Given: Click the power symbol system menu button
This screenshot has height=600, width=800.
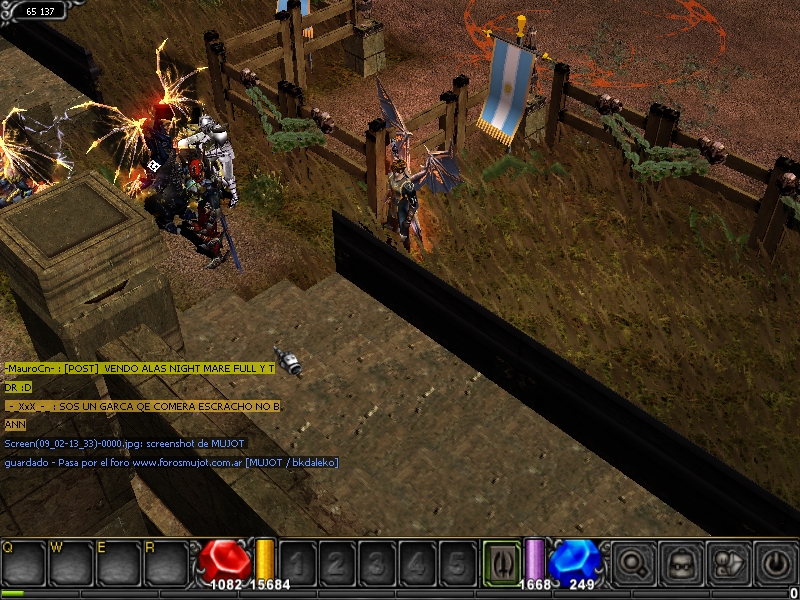Looking at the screenshot, I should tap(775, 563).
